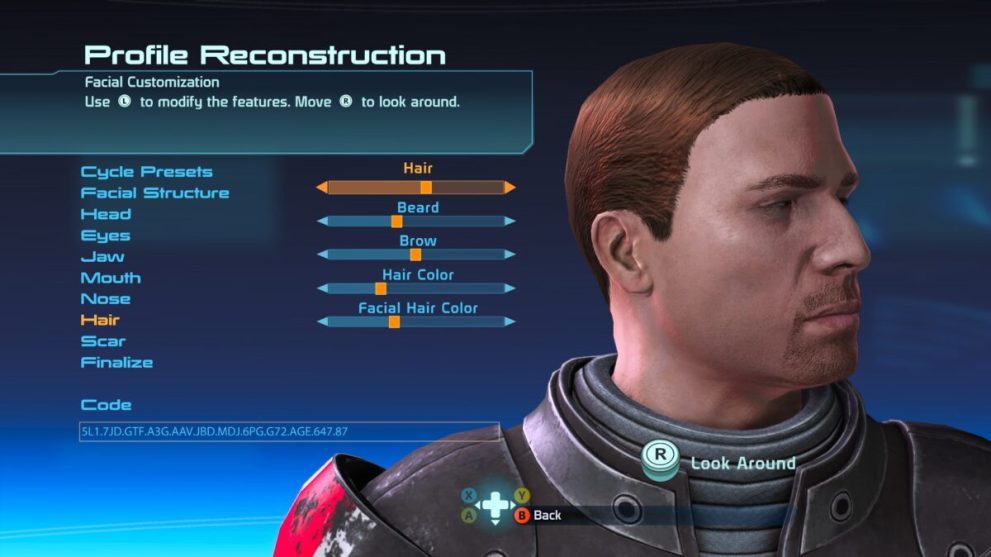Choose the Head customization entry
The height and width of the screenshot is (557, 991).
(x=106, y=214)
